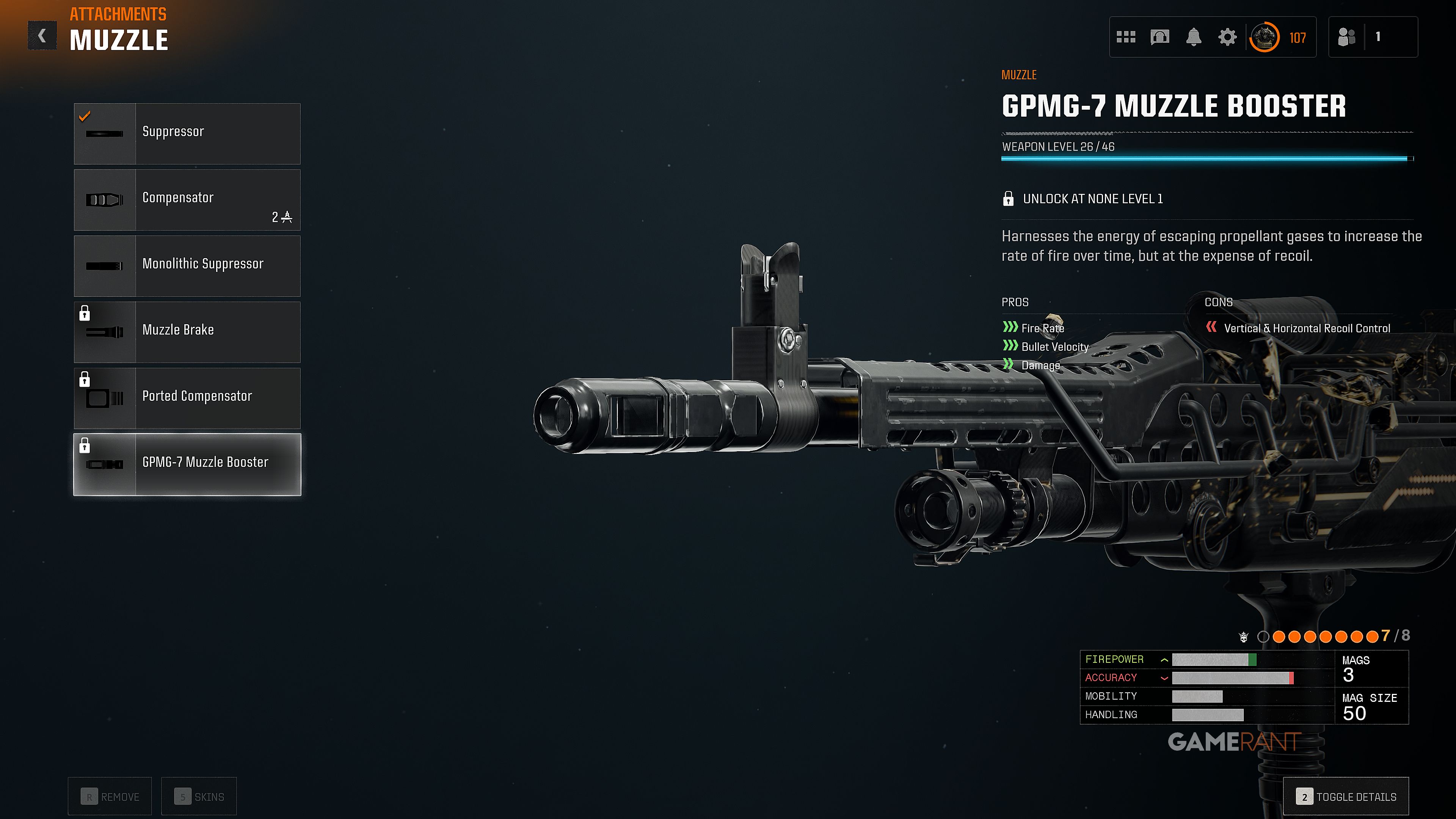Image resolution: width=1456 pixels, height=819 pixels.
Task: Equip the Monolithic Suppressor
Action: pyautogui.click(x=187, y=266)
